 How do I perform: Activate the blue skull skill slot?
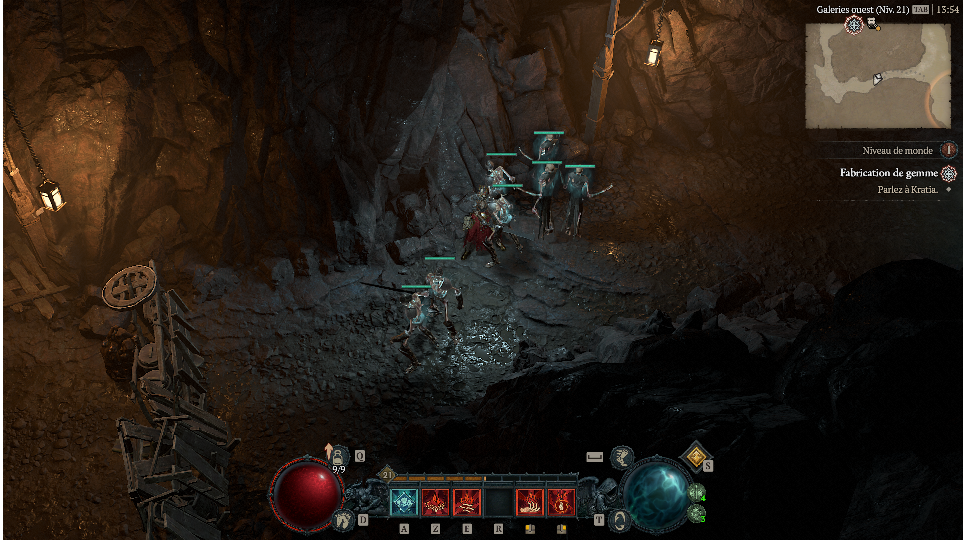pyautogui.click(x=403, y=502)
